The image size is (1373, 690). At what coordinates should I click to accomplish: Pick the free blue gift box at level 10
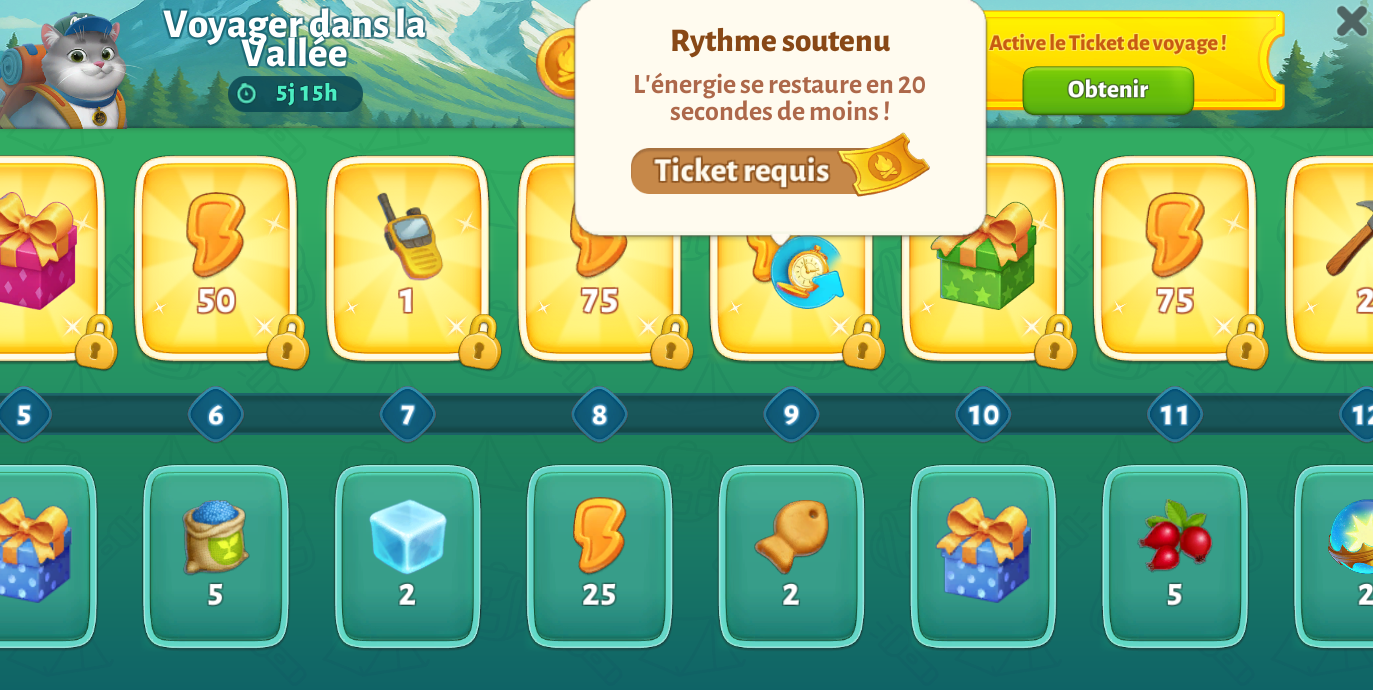pos(983,555)
